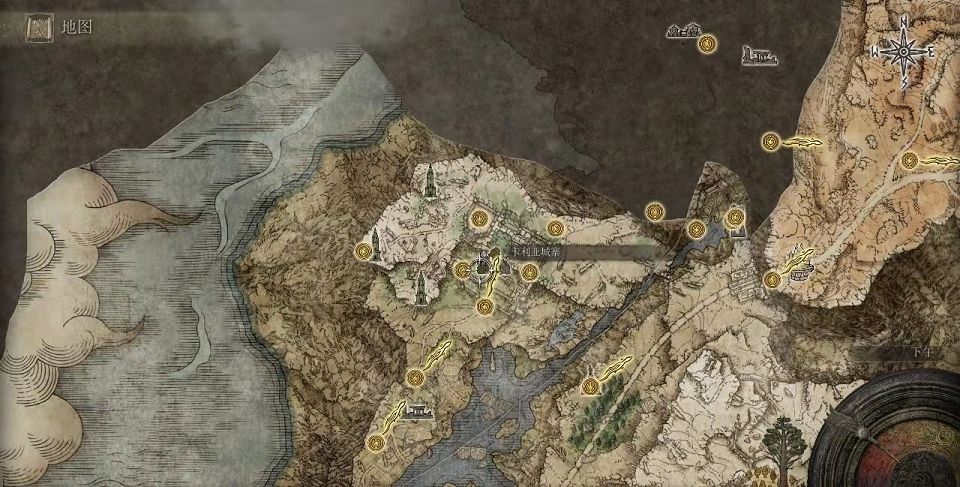The image size is (960, 487).
Task: Select the site of grace between the two ruin icons
Action: click(708, 43)
